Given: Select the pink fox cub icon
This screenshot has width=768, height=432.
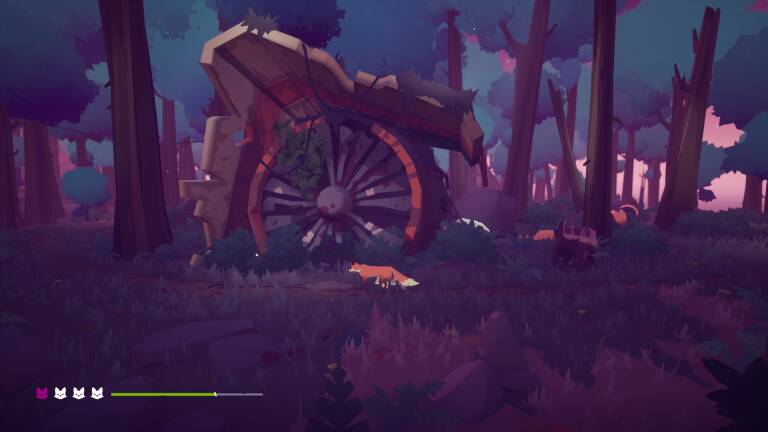Looking at the screenshot, I should click(x=43, y=393).
